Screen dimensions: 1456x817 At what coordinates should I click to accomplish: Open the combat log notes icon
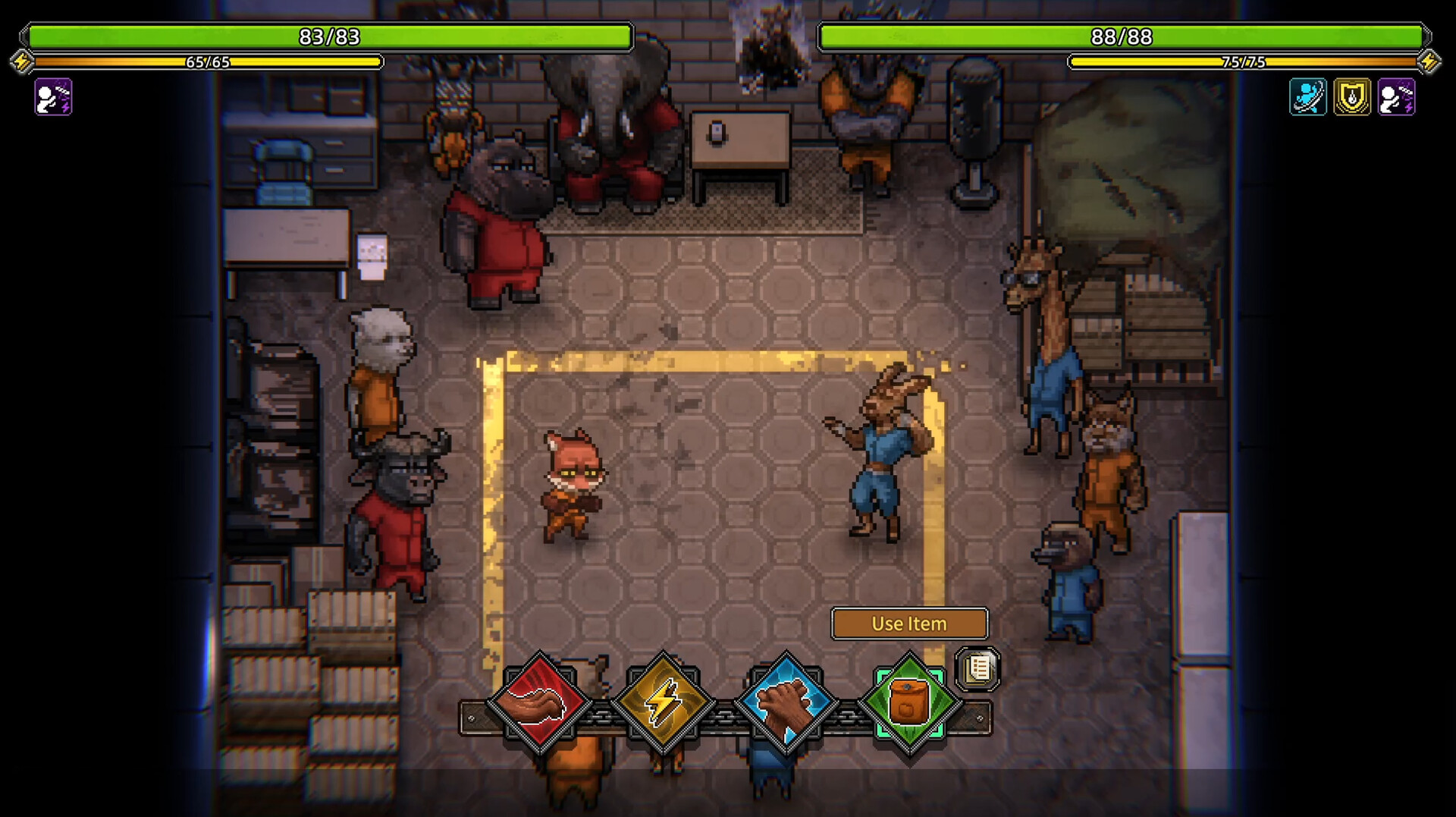coord(977,668)
